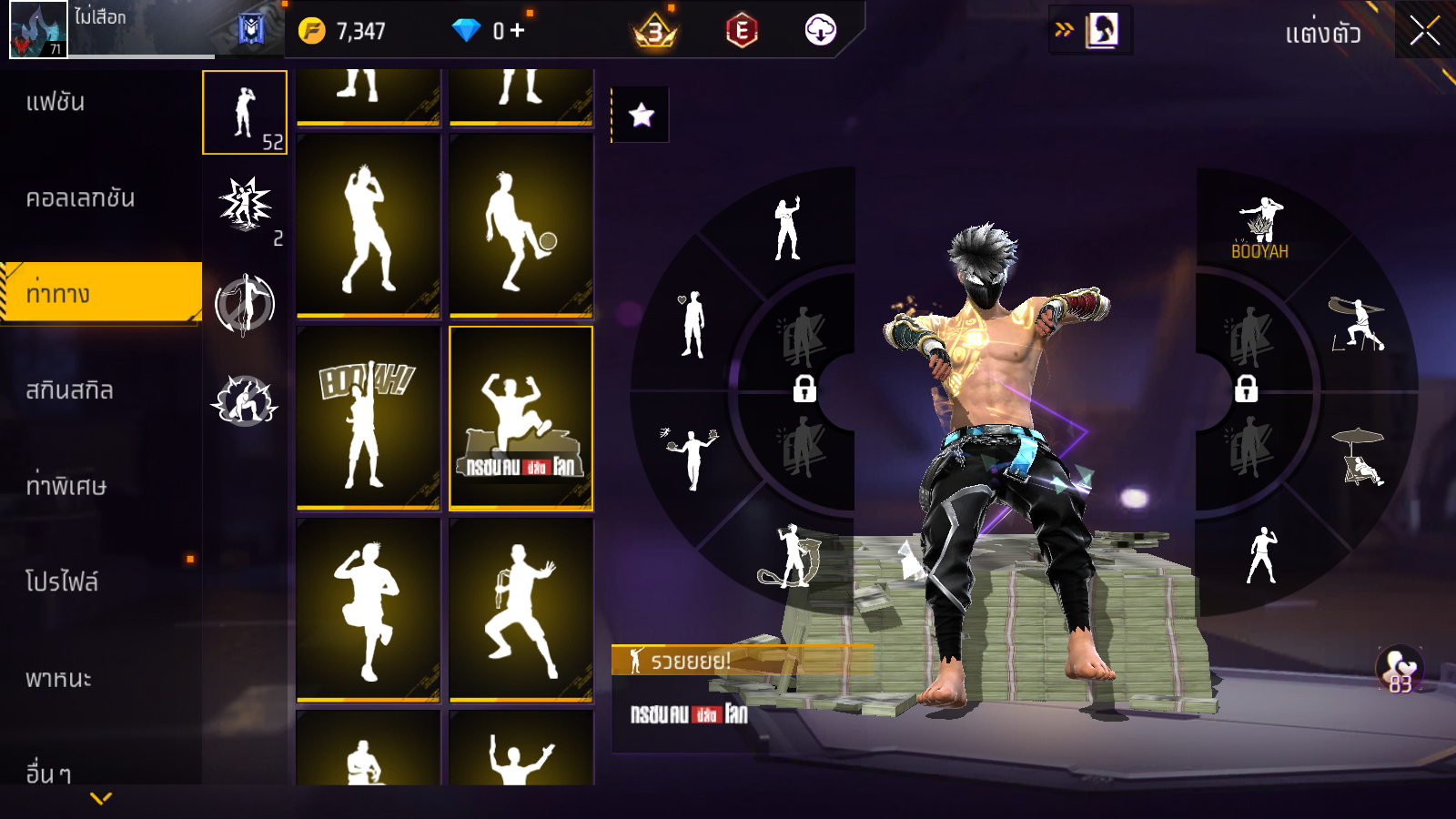Open the พาหนะ vehicle tab

click(x=58, y=679)
